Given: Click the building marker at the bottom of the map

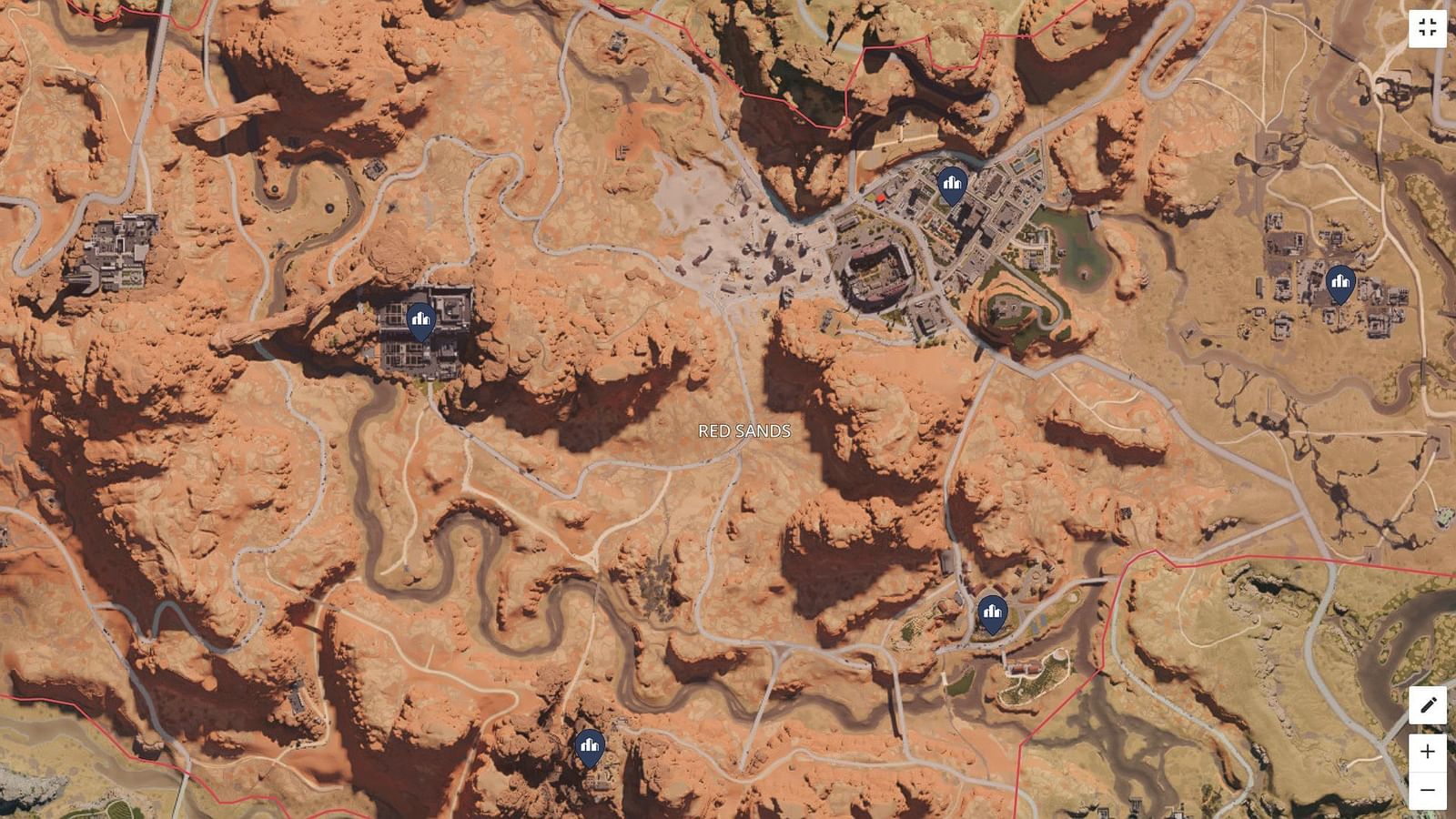Looking at the screenshot, I should click(590, 746).
